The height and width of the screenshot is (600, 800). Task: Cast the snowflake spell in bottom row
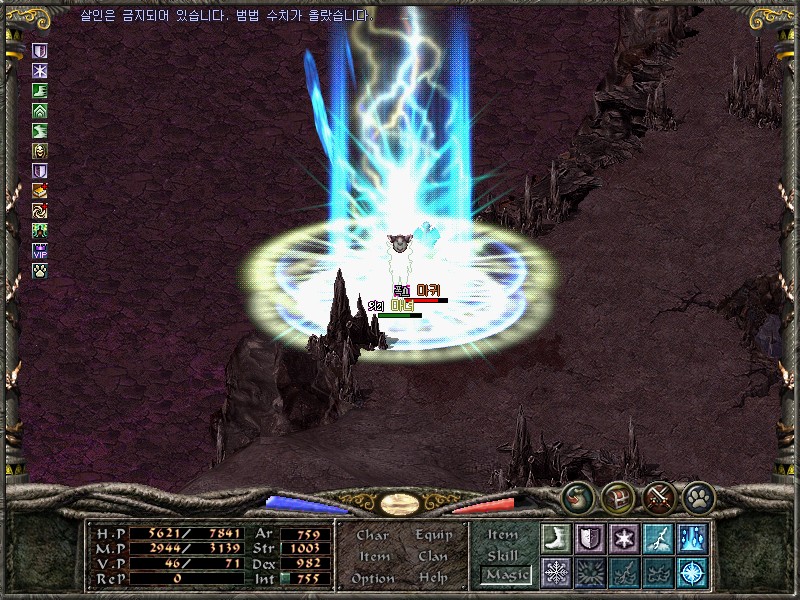[x=556, y=572]
